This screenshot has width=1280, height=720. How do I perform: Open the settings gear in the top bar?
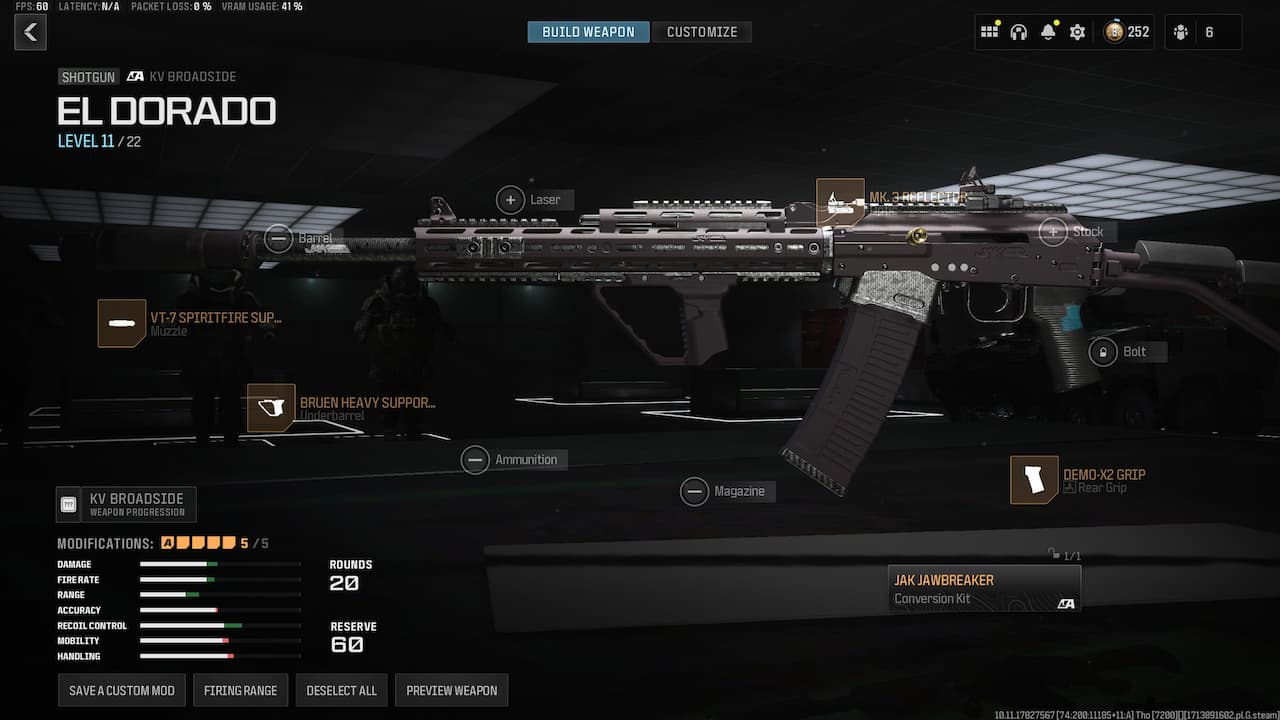pyautogui.click(x=1077, y=31)
